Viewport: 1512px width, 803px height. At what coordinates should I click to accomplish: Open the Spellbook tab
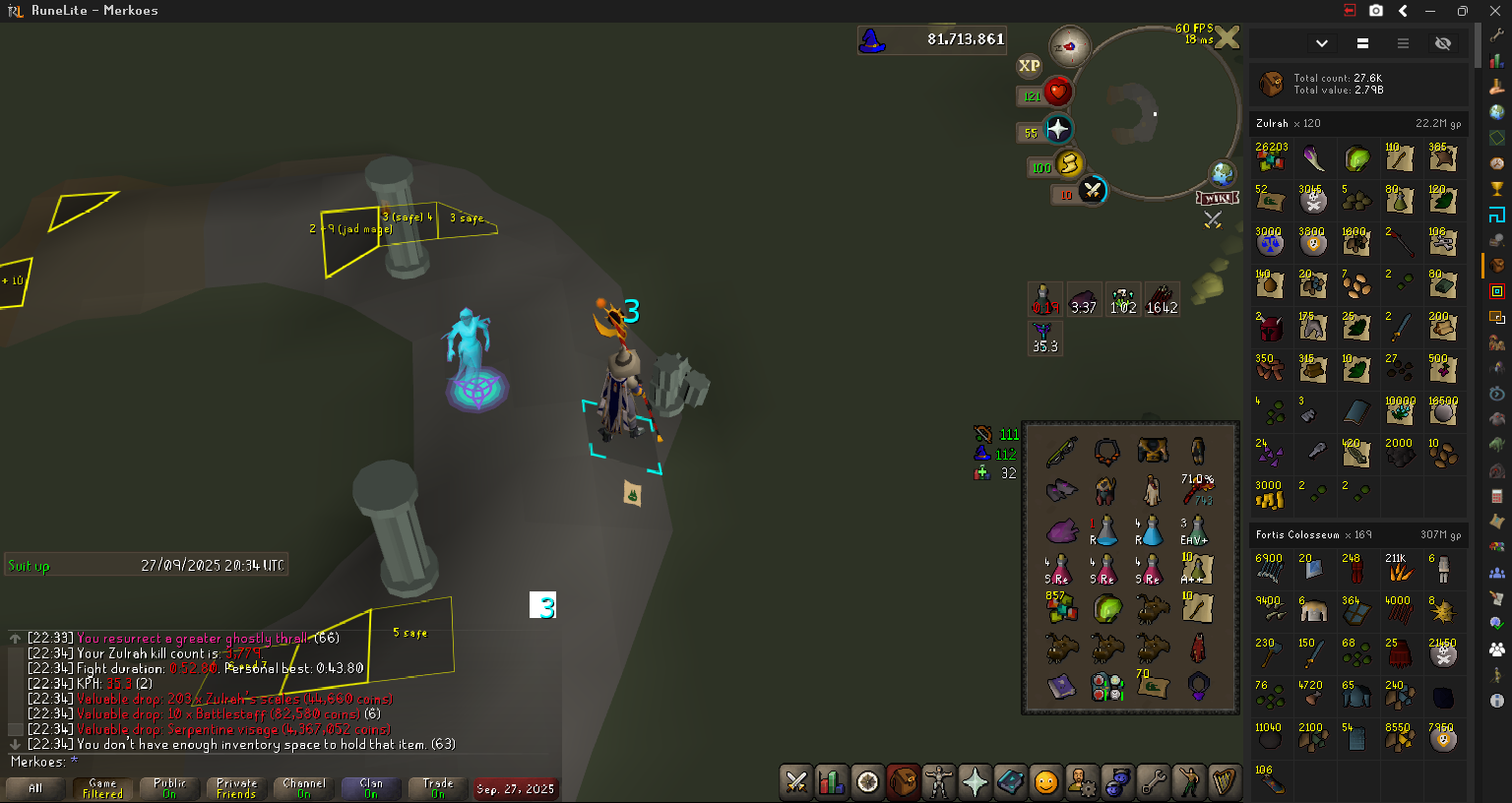(x=1010, y=782)
